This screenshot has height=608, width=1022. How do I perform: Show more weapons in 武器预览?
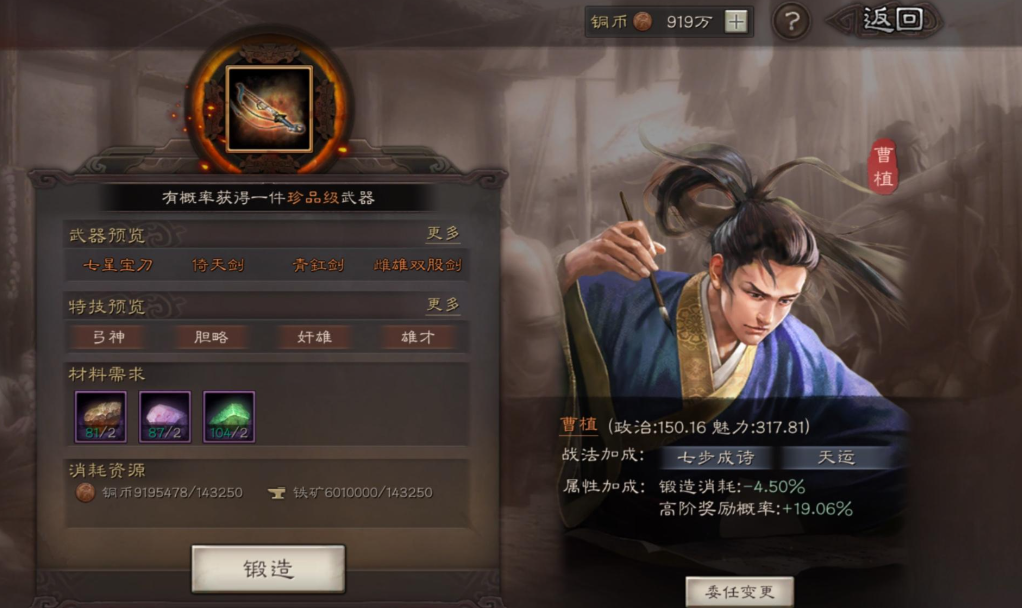click(x=443, y=233)
